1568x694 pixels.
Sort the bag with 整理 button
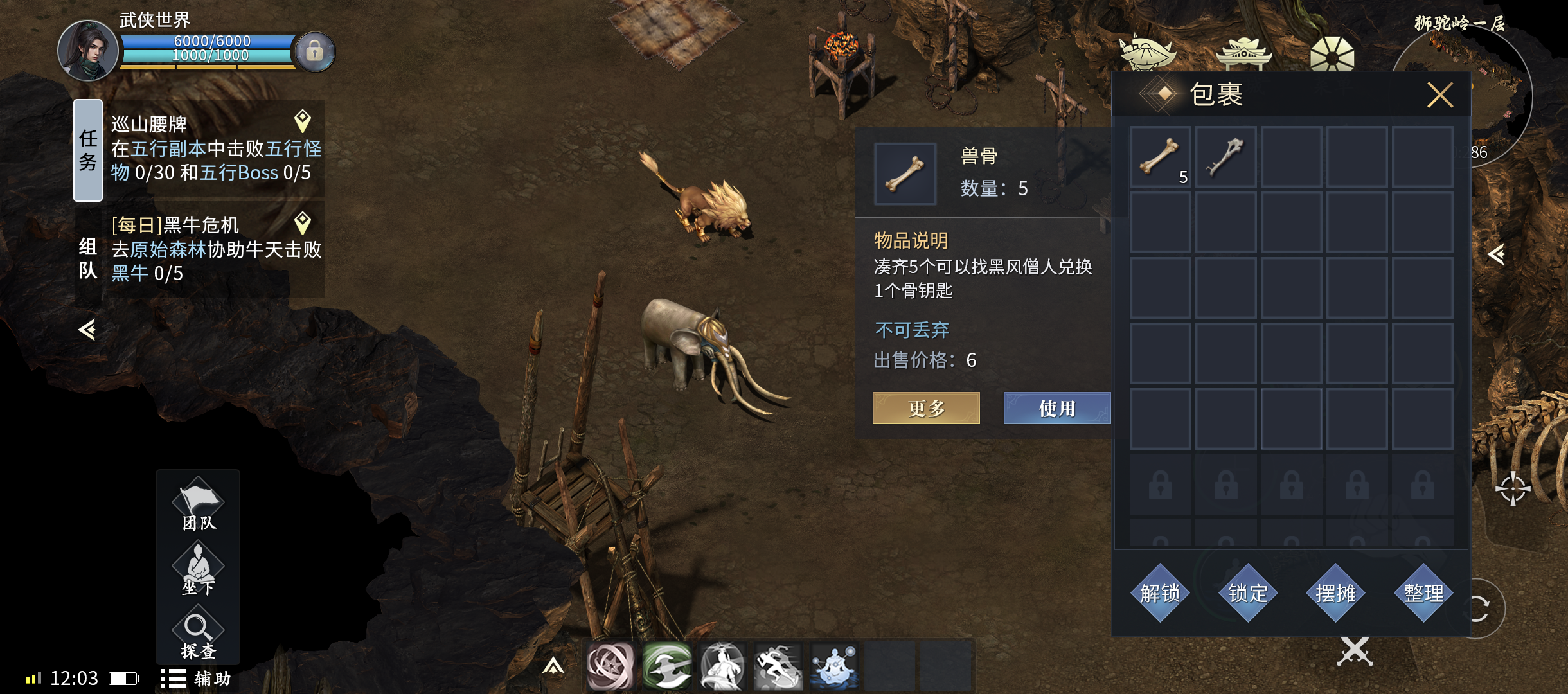click(1423, 592)
